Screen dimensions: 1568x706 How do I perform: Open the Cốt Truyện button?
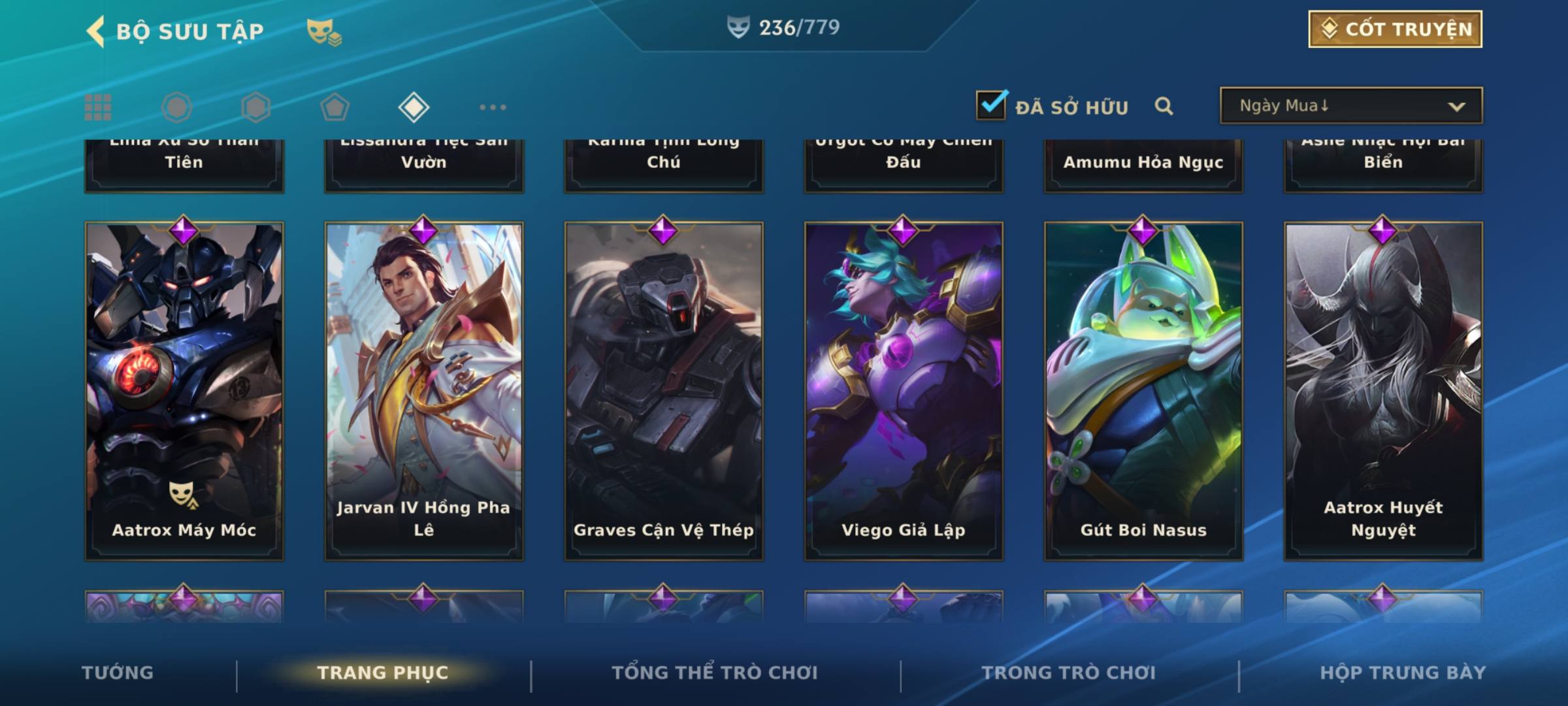[1395, 29]
